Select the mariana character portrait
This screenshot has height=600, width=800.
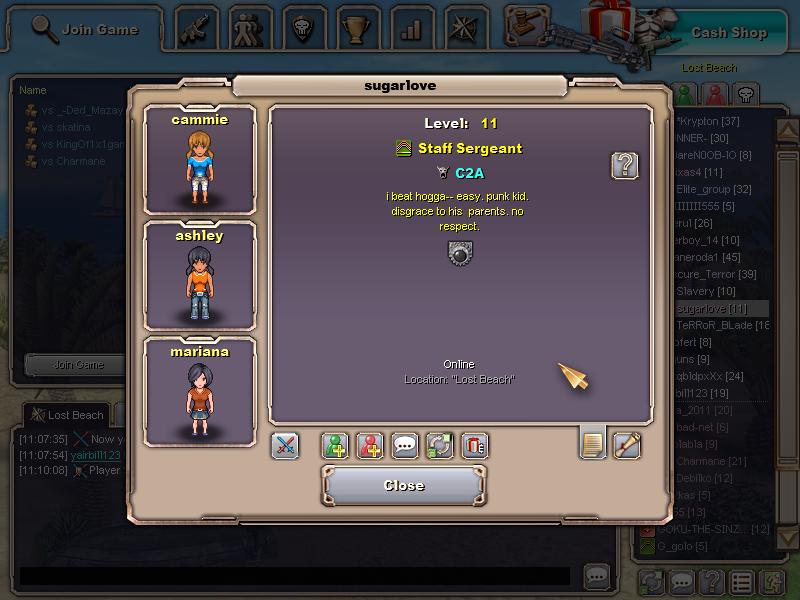click(200, 392)
